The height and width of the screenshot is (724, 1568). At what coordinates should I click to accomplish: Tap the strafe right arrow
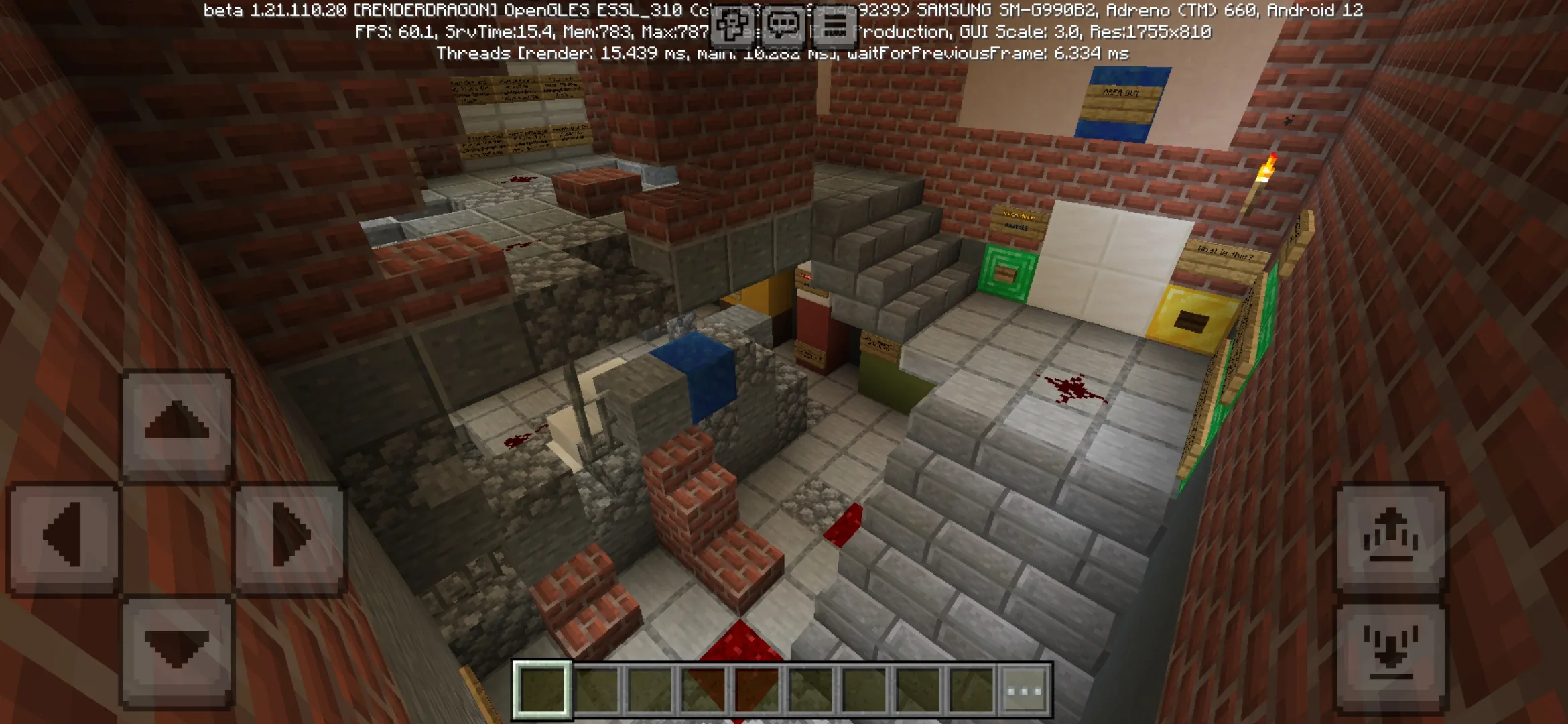point(289,536)
